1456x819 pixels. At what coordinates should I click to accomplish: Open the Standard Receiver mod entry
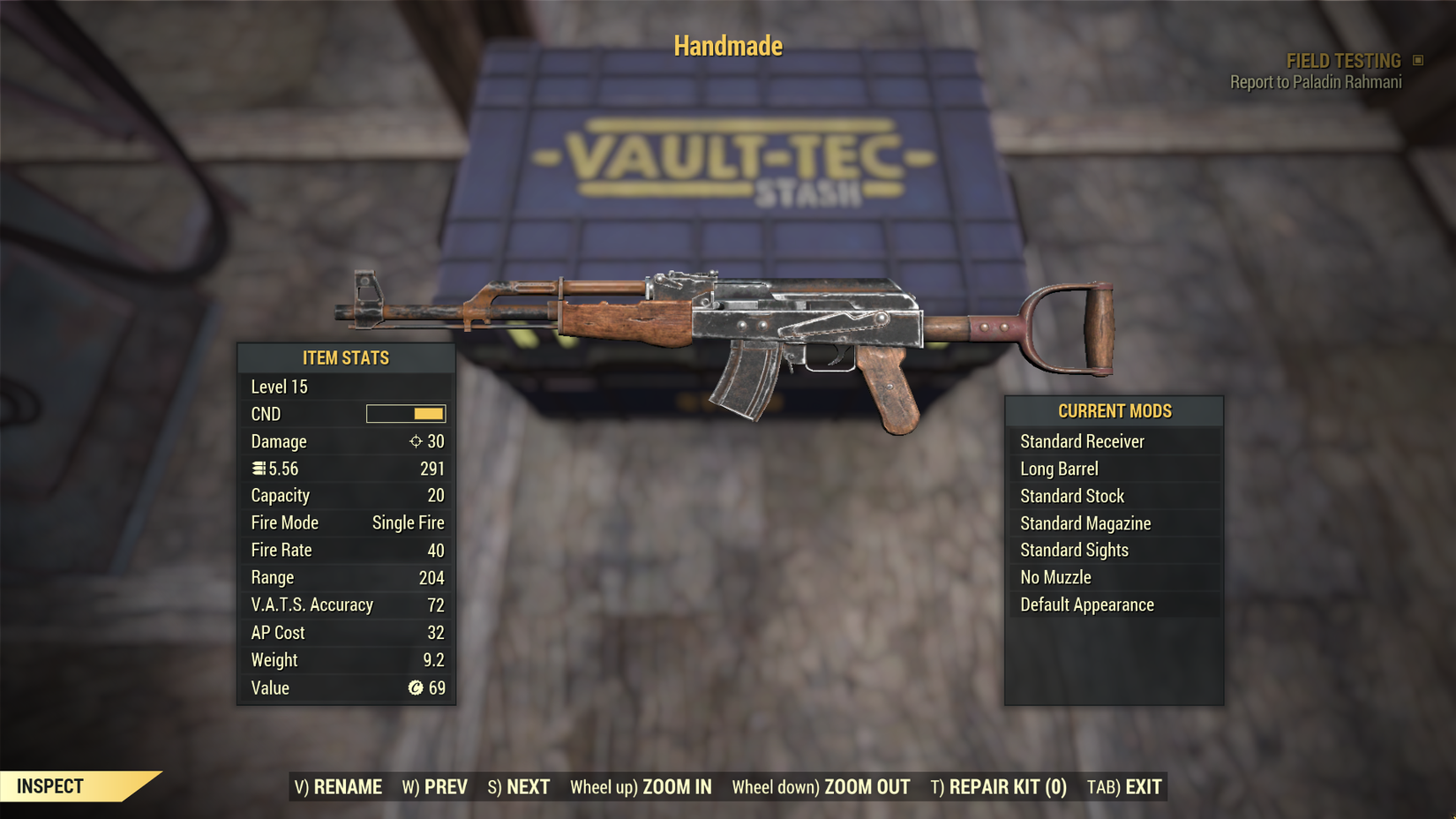[1082, 441]
